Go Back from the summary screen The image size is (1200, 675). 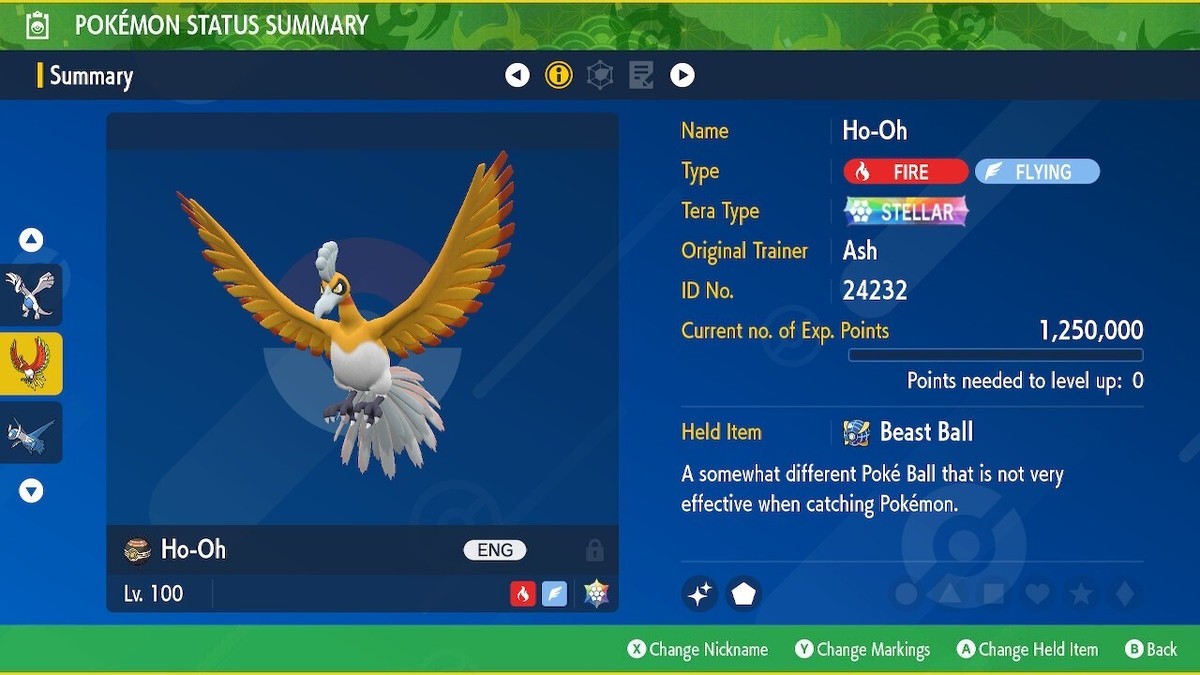click(1151, 650)
